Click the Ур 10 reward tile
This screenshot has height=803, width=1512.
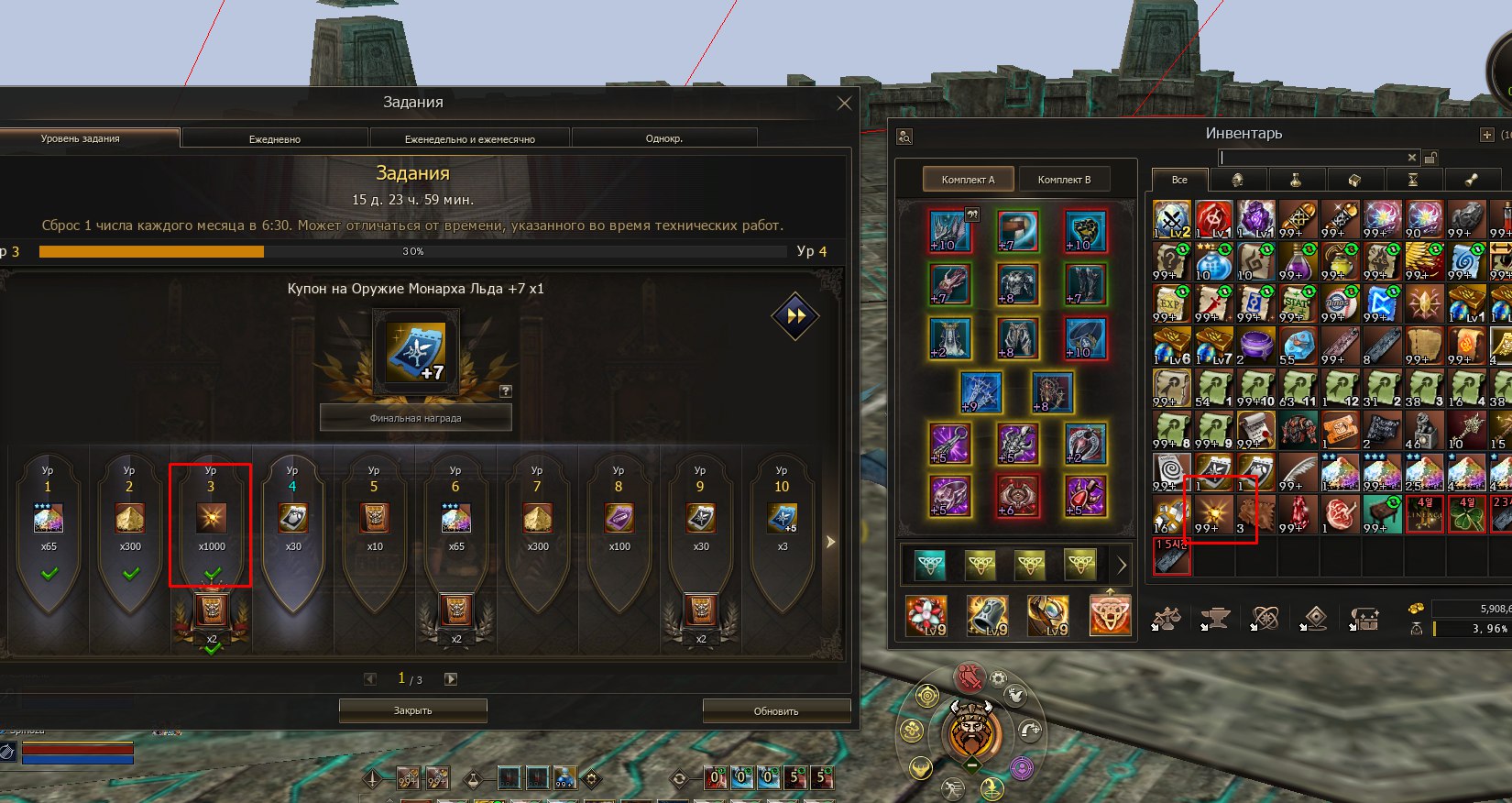(x=782, y=520)
